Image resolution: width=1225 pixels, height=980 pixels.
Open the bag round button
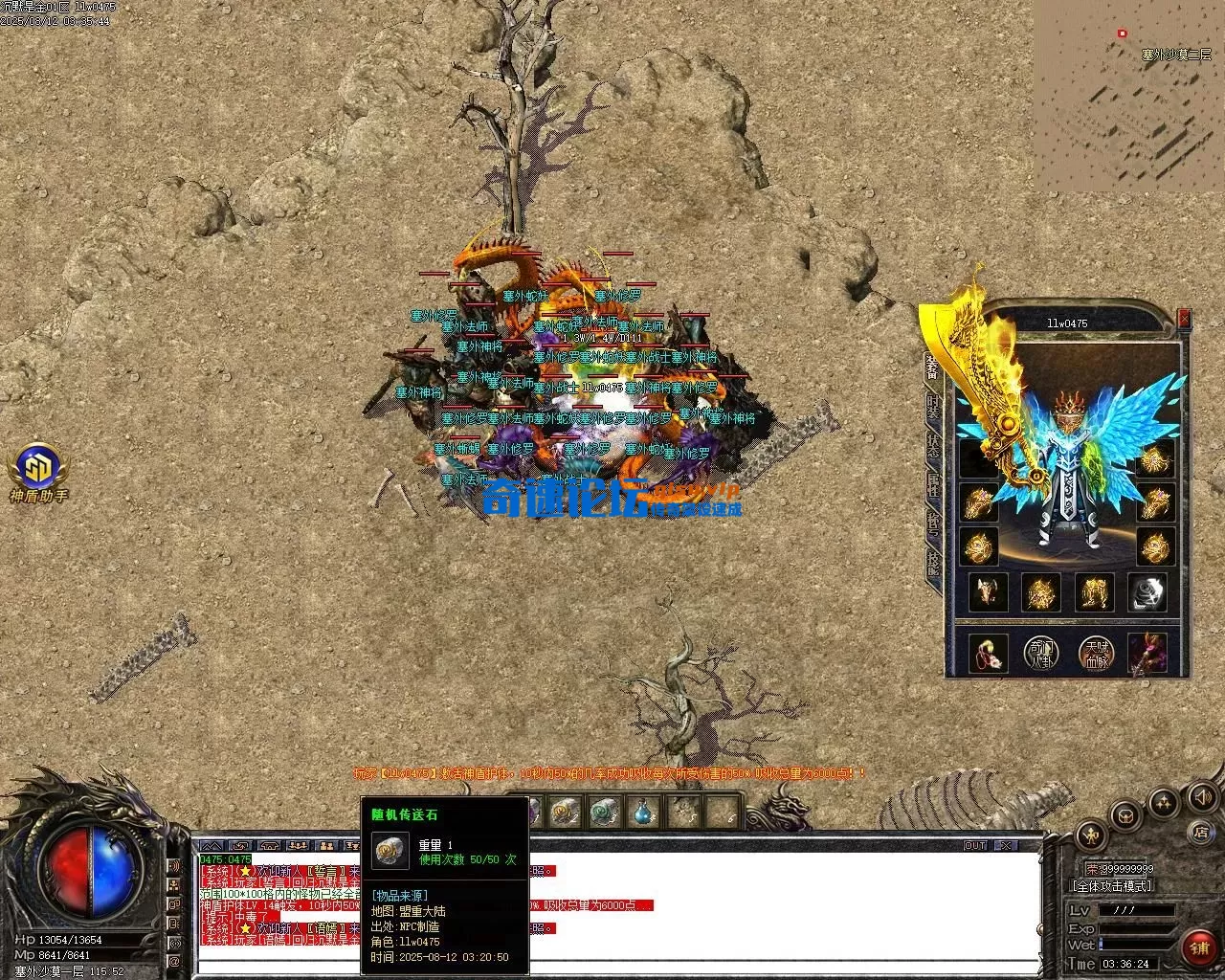click(x=1125, y=814)
